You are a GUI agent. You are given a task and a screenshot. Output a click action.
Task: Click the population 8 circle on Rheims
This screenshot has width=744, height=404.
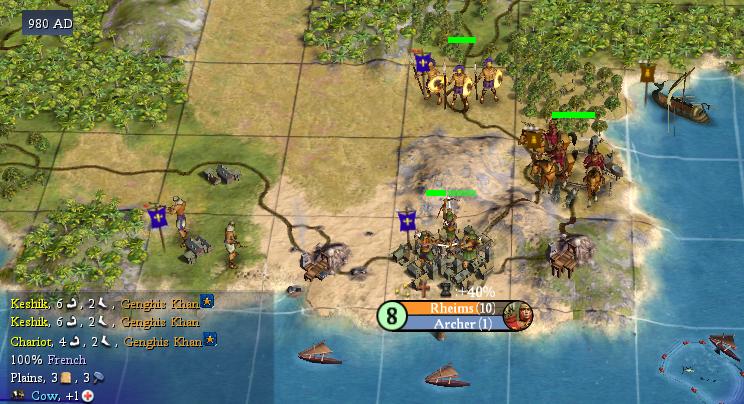(x=390, y=315)
